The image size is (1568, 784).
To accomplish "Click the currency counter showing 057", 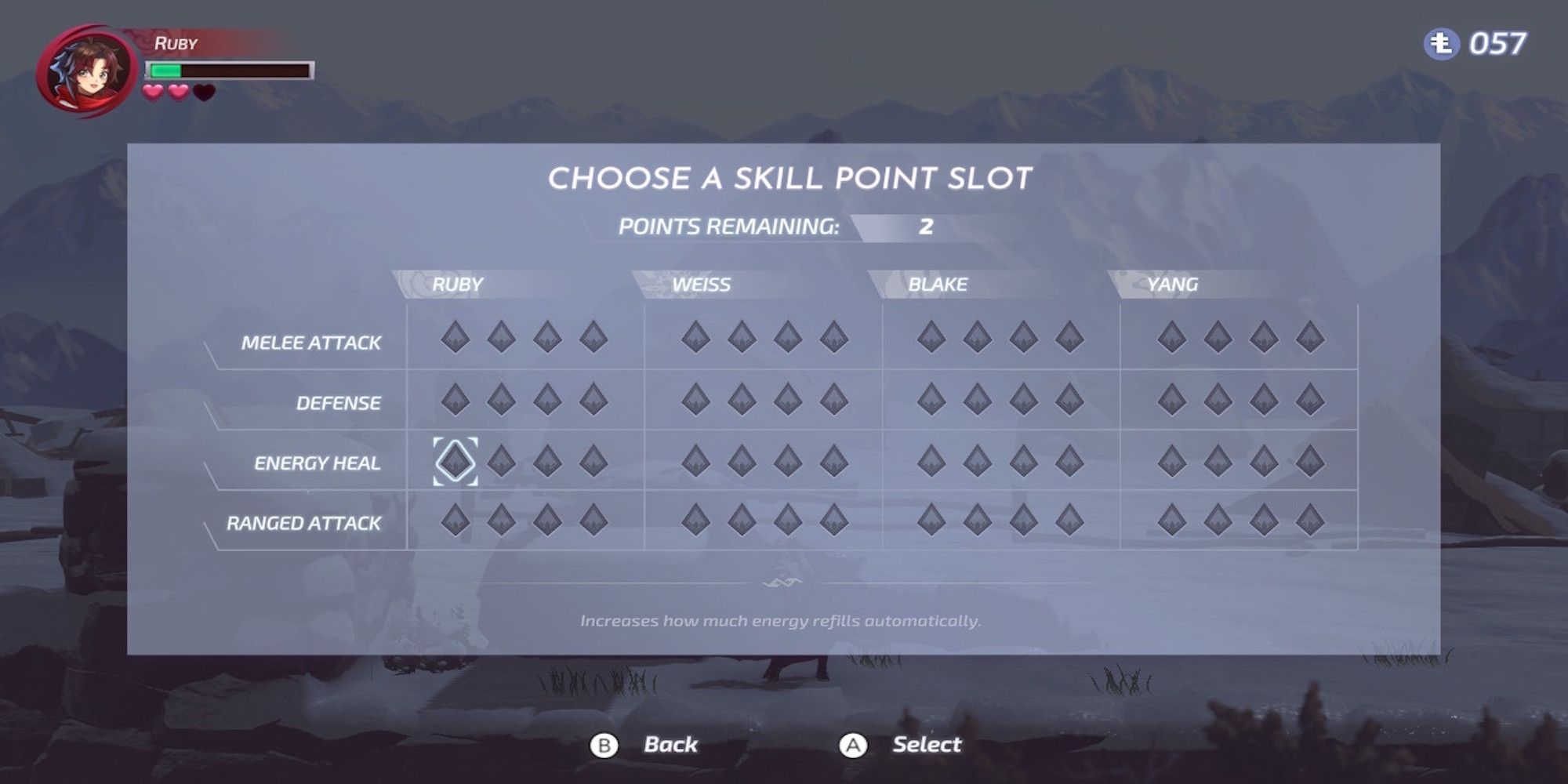I will click(x=1494, y=45).
